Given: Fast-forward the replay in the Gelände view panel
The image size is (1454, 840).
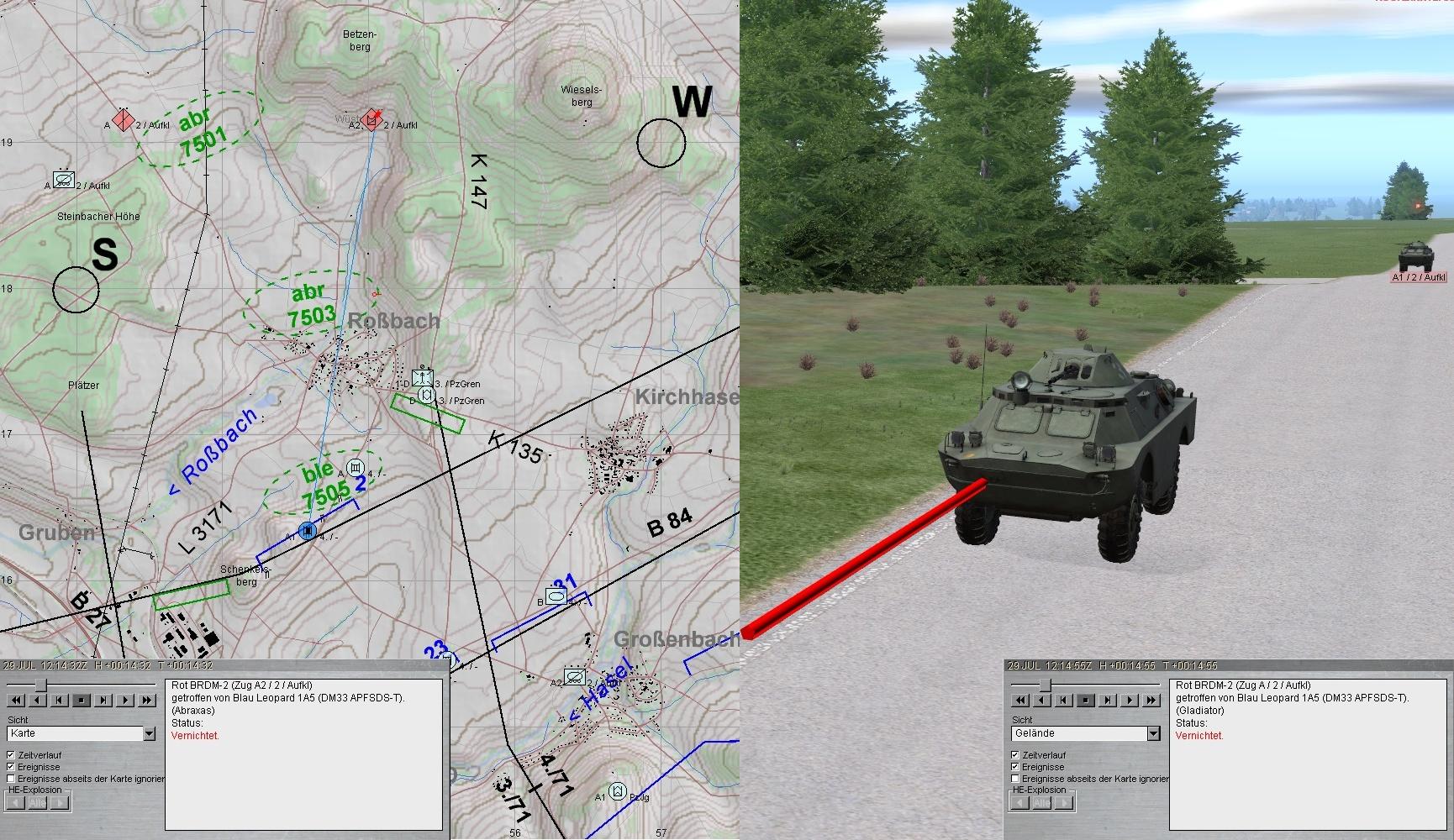Looking at the screenshot, I should tap(1151, 700).
